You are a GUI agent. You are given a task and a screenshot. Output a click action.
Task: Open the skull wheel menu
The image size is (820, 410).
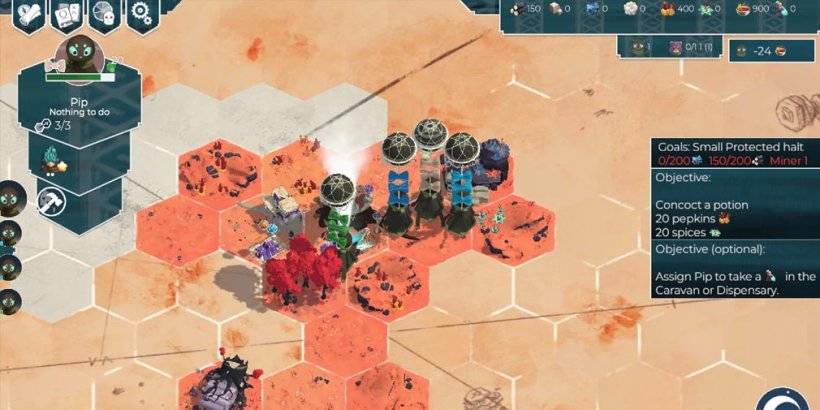pyautogui.click(x=105, y=14)
